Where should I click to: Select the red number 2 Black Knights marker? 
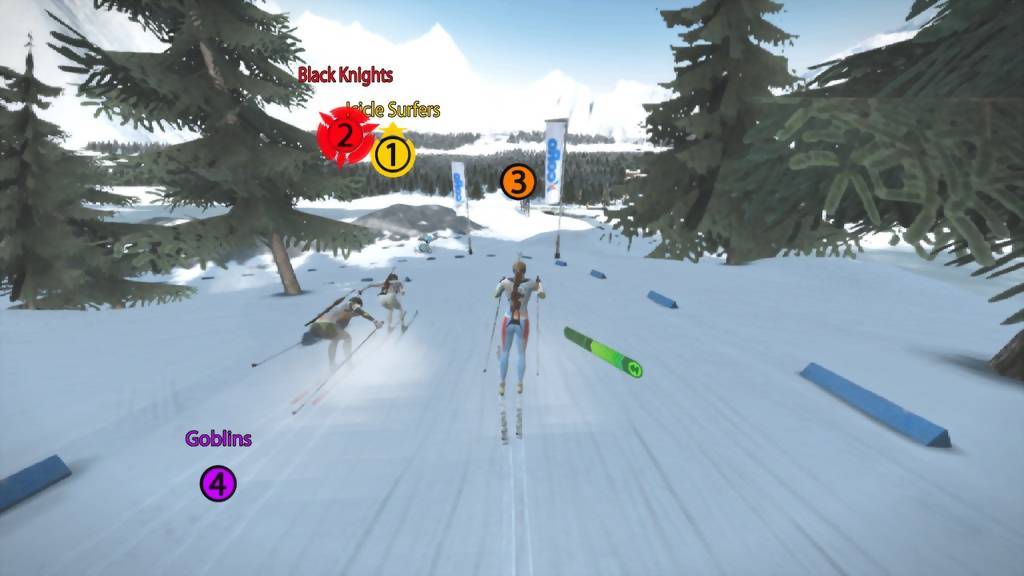343,134
